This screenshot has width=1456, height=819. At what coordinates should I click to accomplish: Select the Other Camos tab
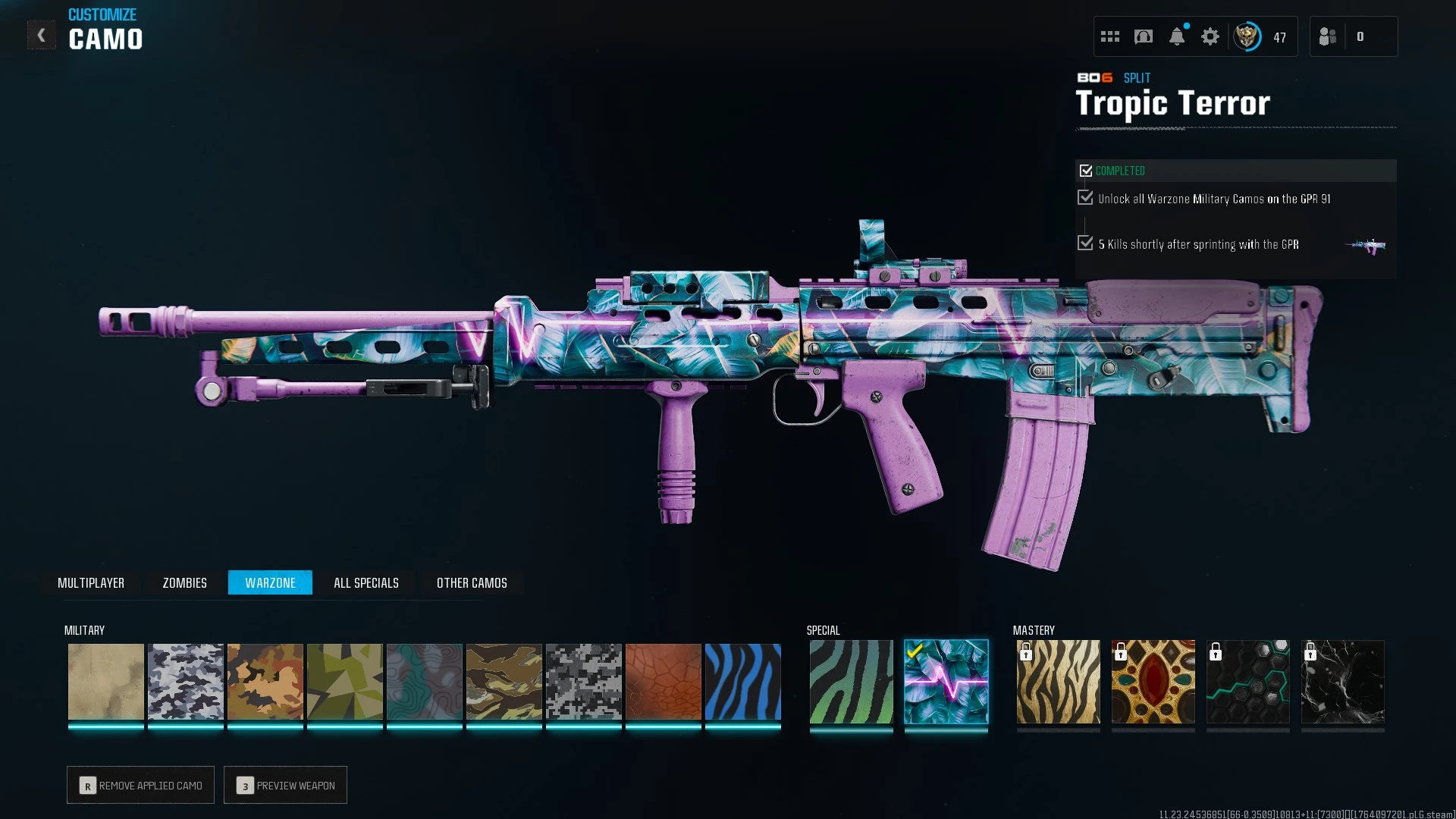click(x=471, y=582)
